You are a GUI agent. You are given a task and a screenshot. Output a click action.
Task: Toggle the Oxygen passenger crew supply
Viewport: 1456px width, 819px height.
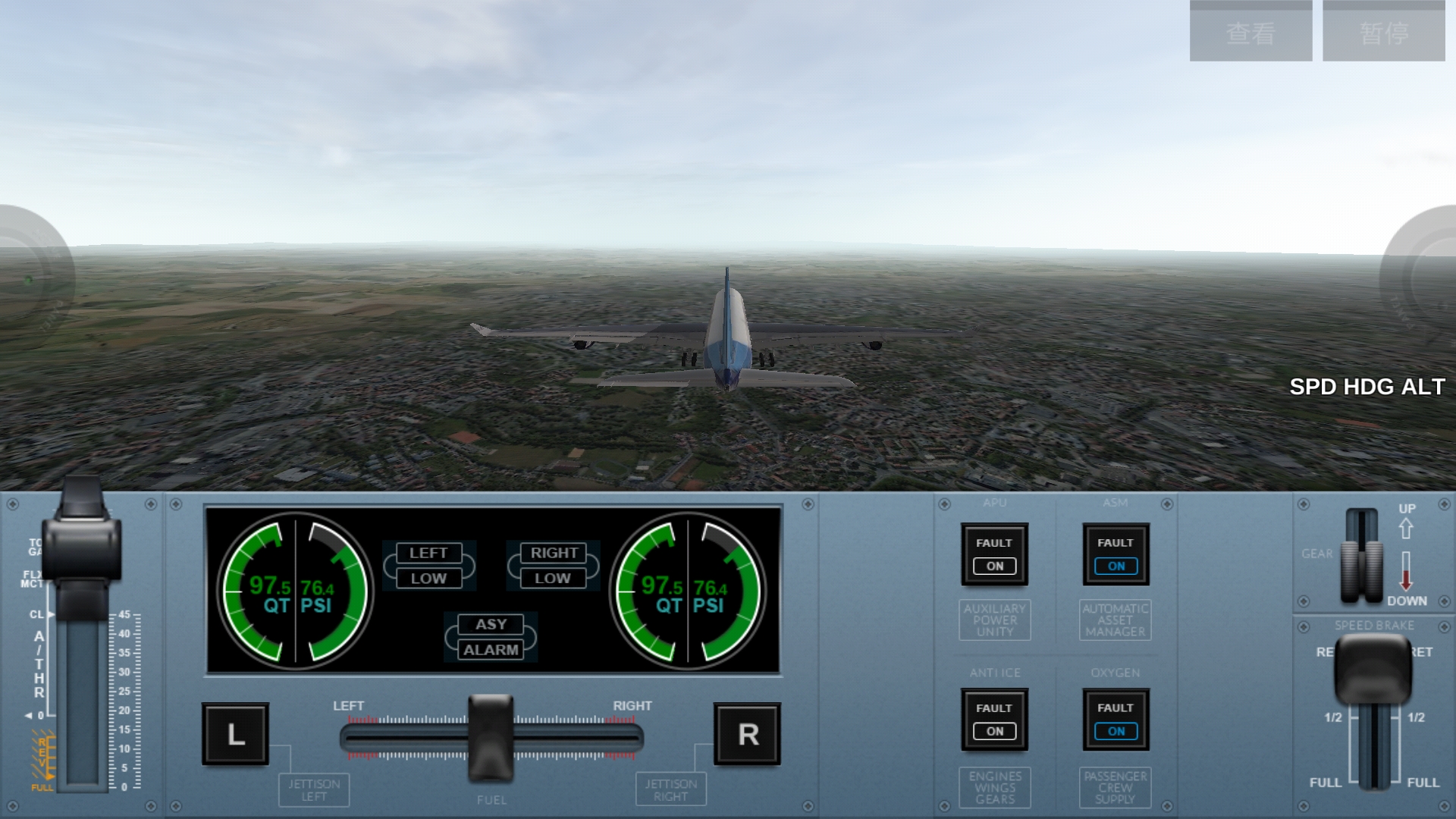[x=1116, y=720]
